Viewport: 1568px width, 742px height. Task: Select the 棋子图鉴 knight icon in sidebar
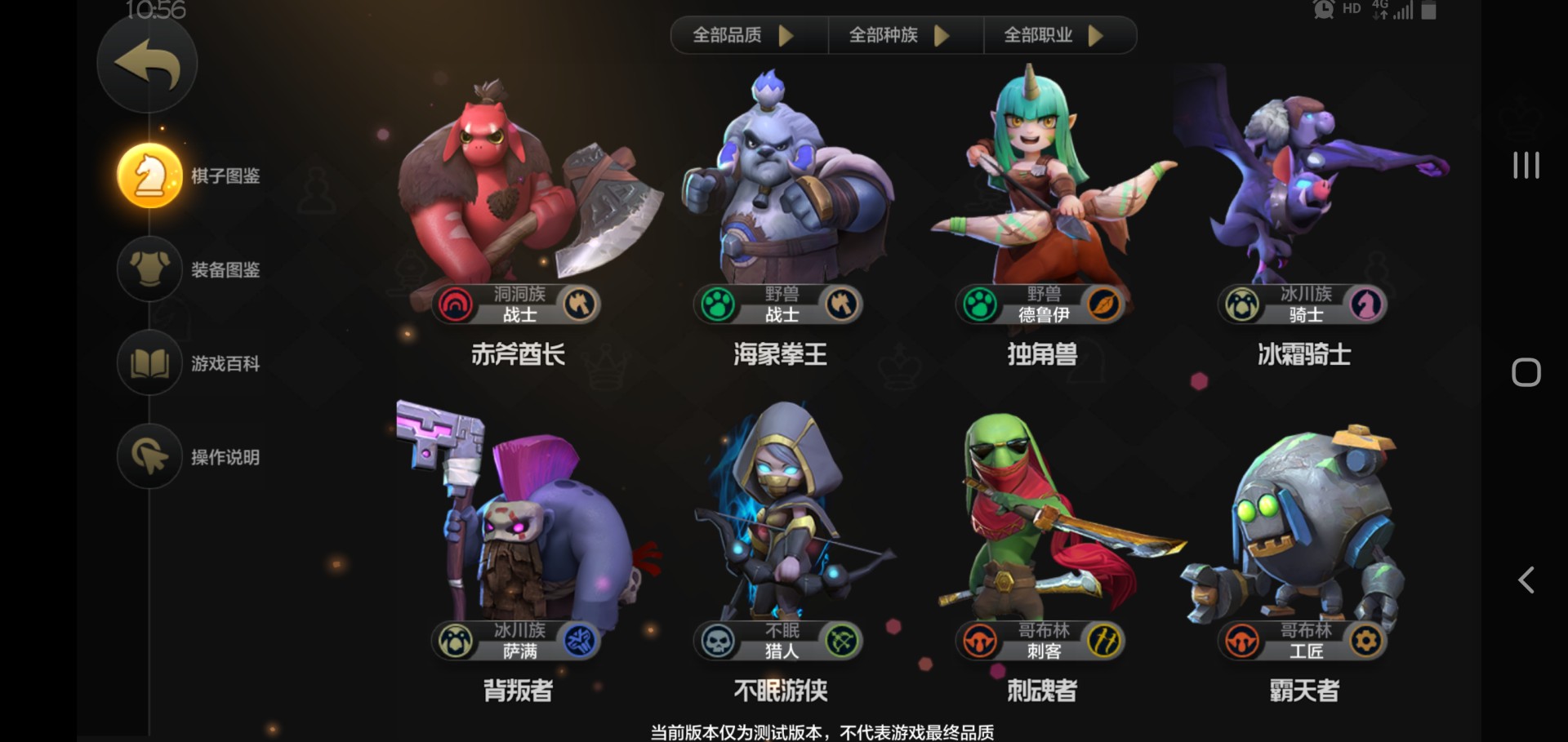click(x=149, y=173)
